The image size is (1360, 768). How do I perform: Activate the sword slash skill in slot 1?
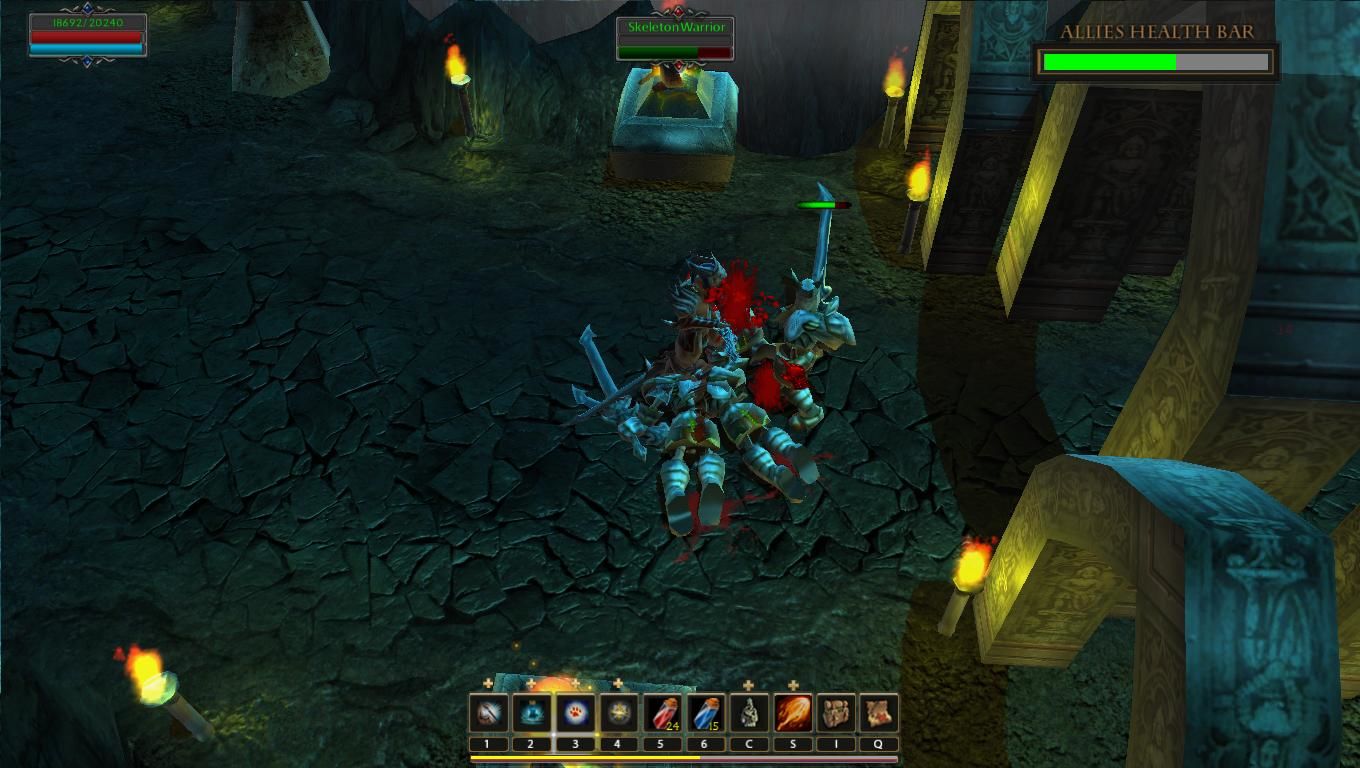tap(487, 714)
